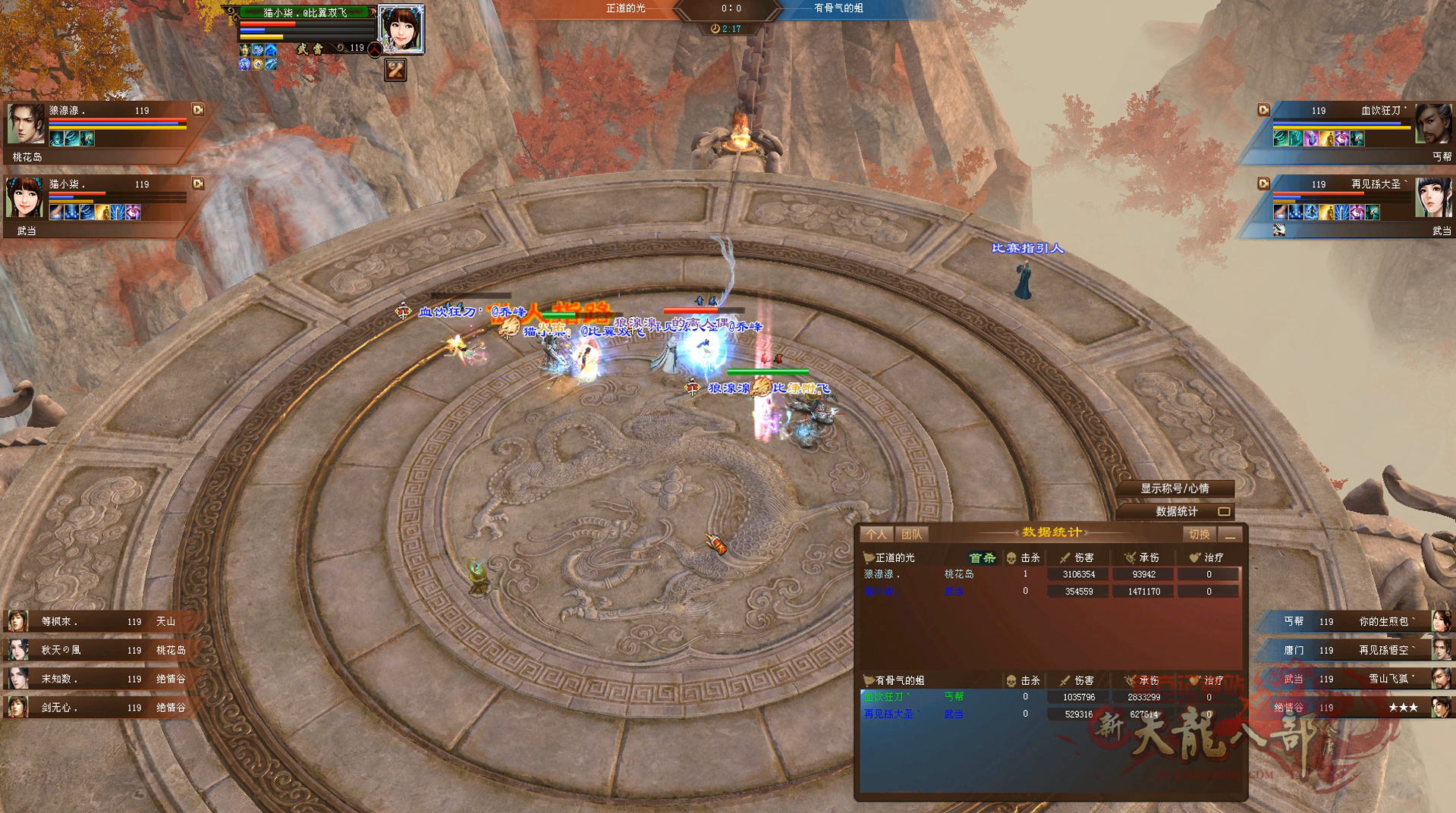Viewport: 1456px width, 813px height.
Task: Click the crossed-arms icon below target portrait
Action: (395, 71)
